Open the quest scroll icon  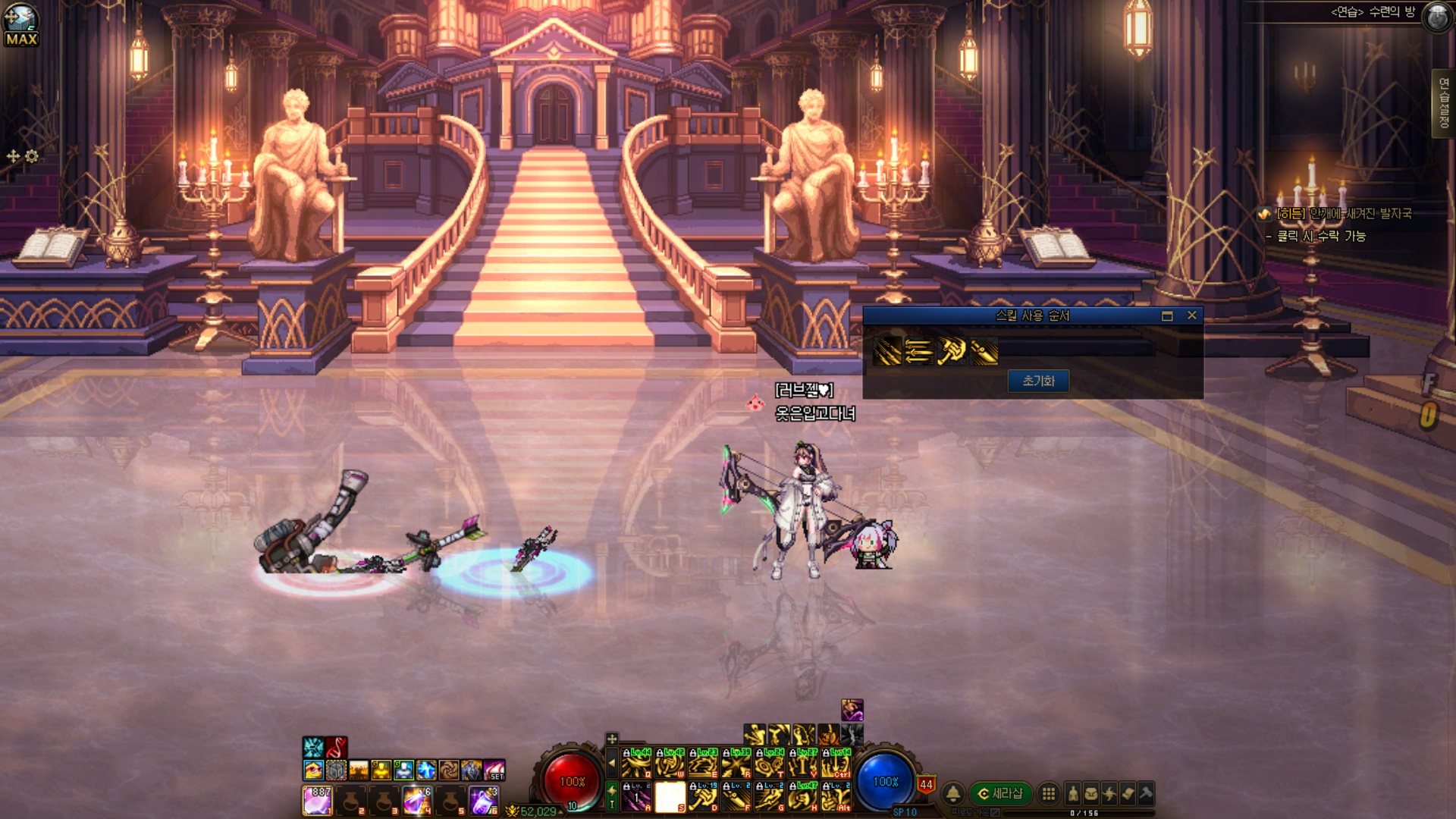1128,793
